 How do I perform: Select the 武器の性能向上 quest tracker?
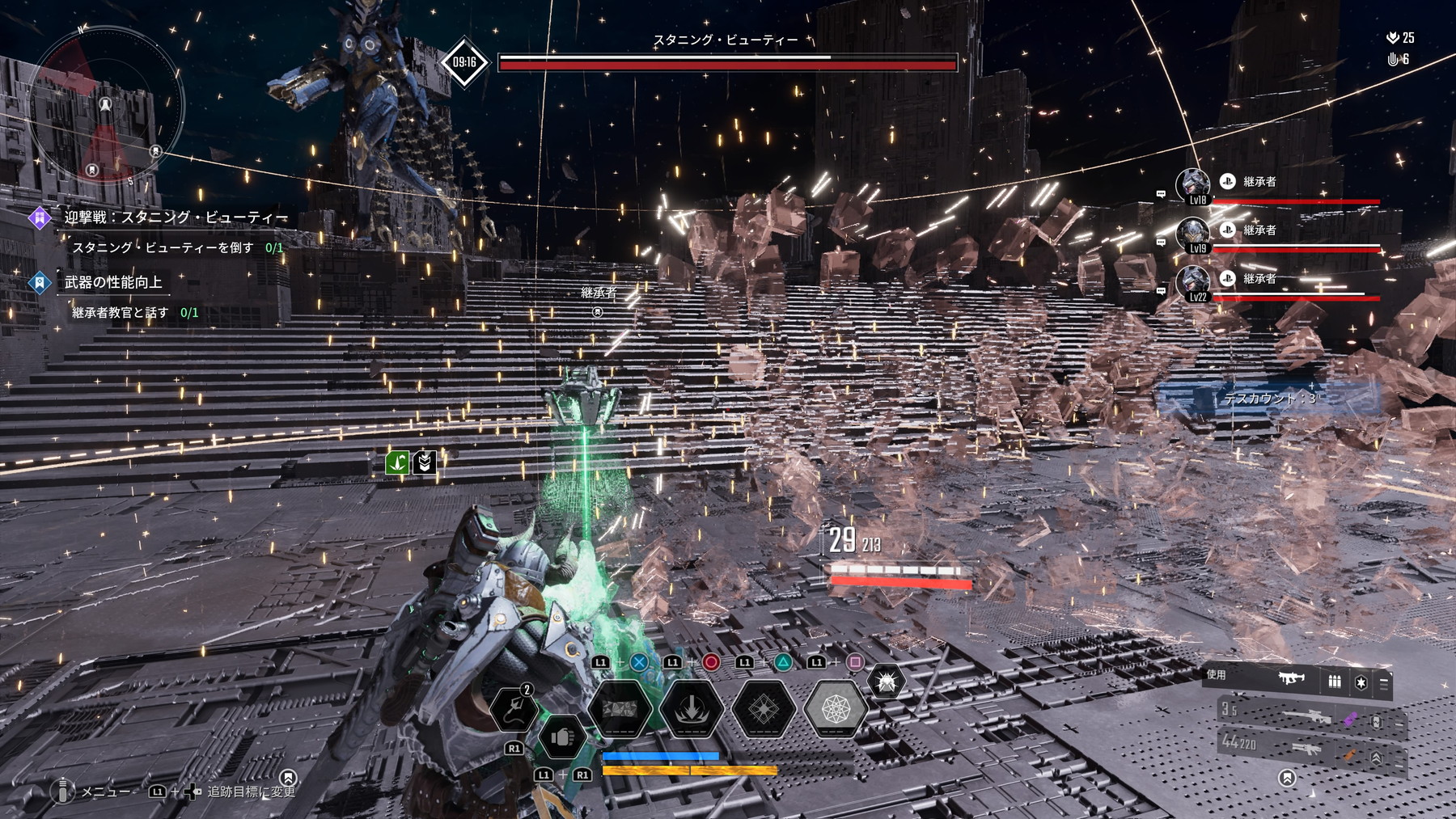pyautogui.click(x=113, y=282)
